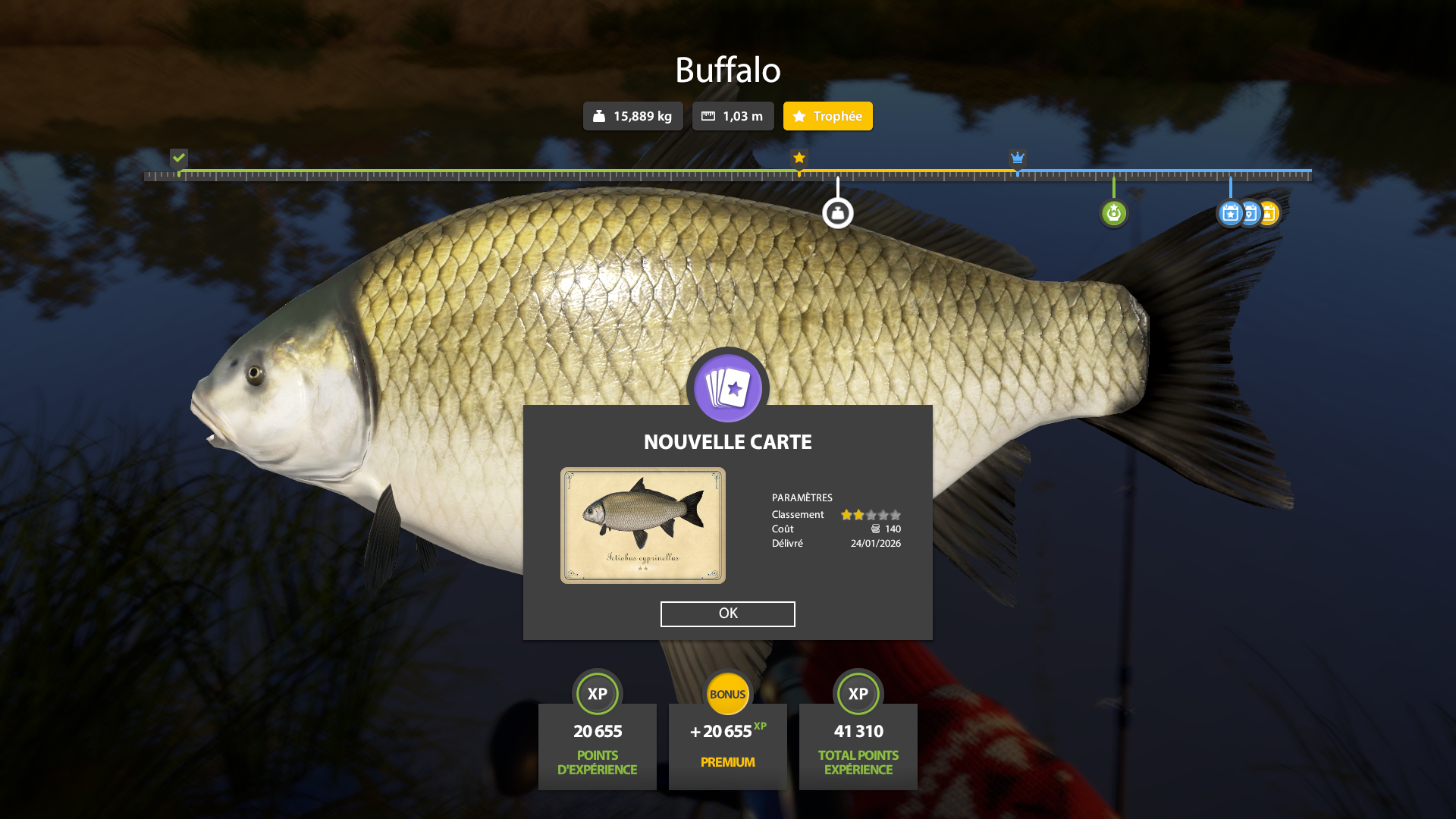Select the white weight marker on the scale
1456x819 pixels.
[x=837, y=213]
